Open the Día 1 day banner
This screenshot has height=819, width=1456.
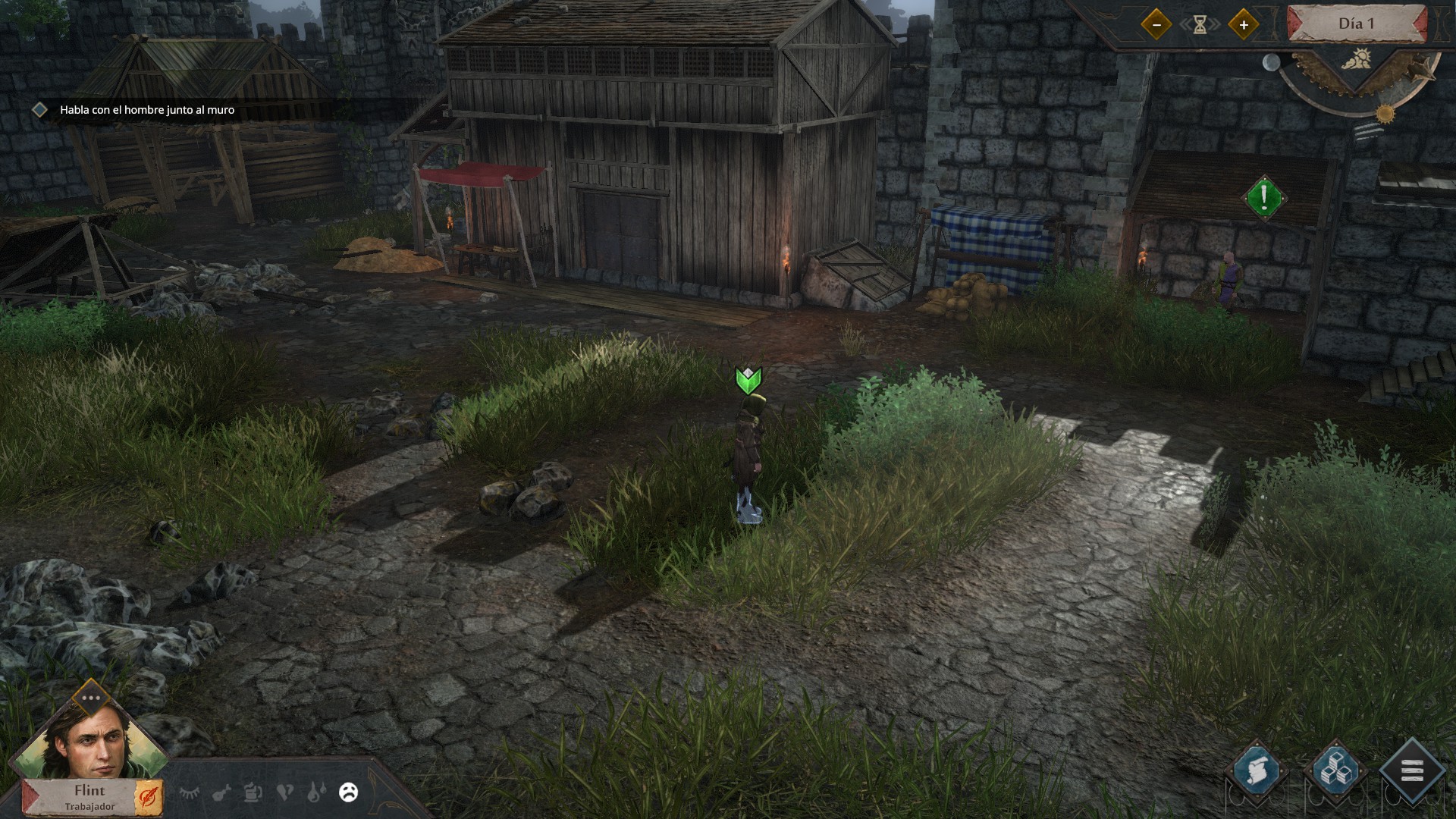click(x=1356, y=24)
